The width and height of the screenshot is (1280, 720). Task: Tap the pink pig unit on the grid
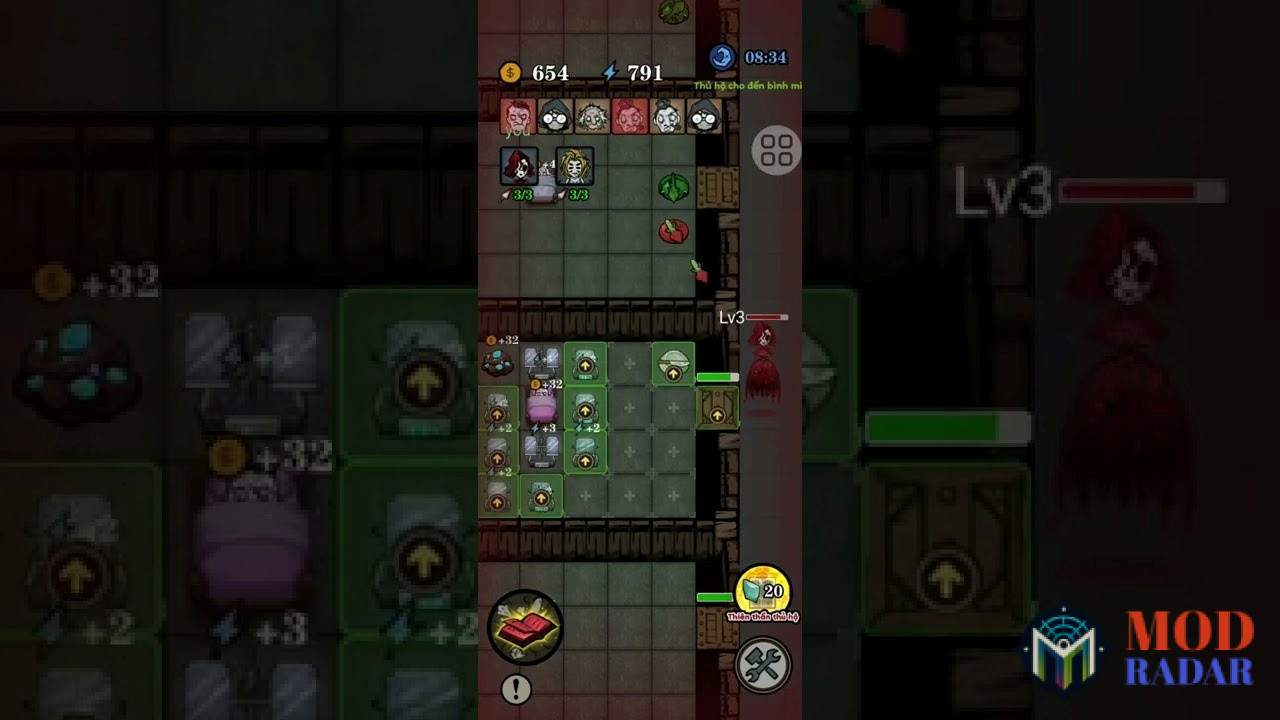click(542, 407)
